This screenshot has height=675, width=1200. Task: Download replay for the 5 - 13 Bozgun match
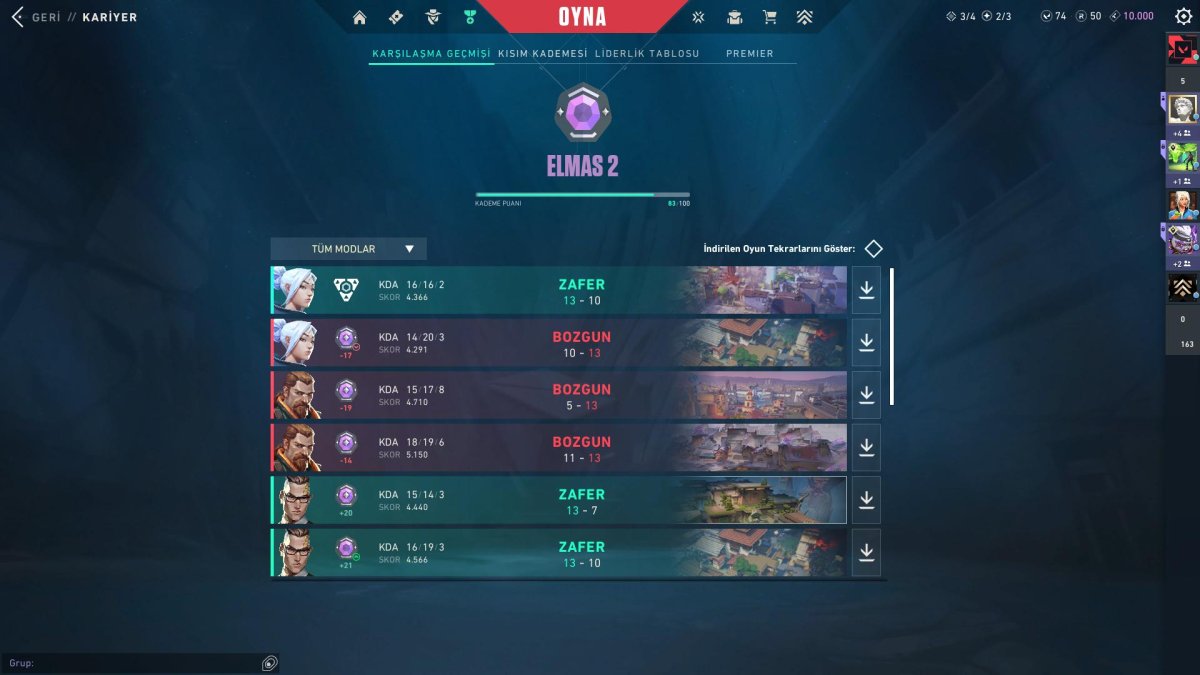click(x=866, y=395)
